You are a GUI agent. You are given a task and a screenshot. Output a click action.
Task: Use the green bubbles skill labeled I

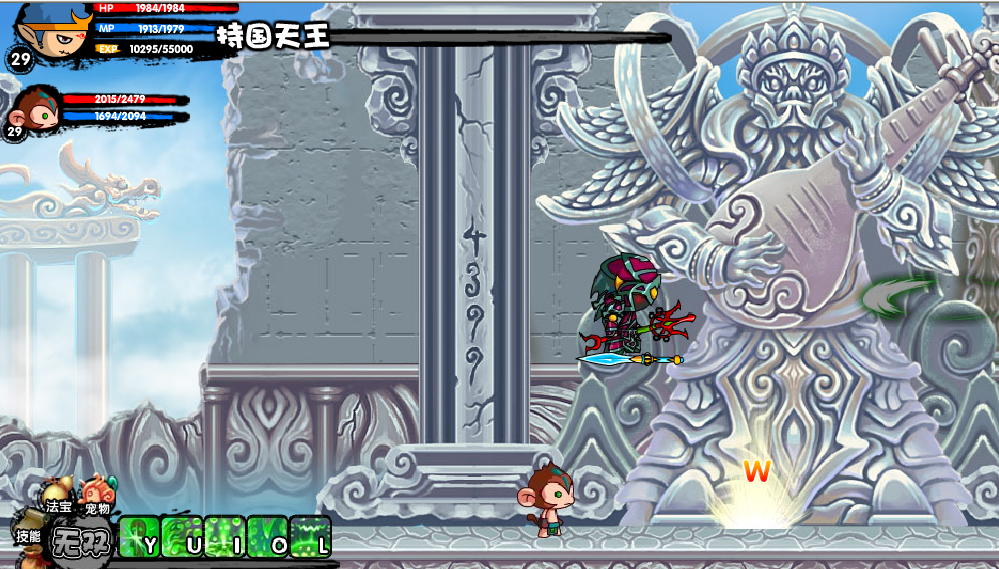(x=225, y=536)
